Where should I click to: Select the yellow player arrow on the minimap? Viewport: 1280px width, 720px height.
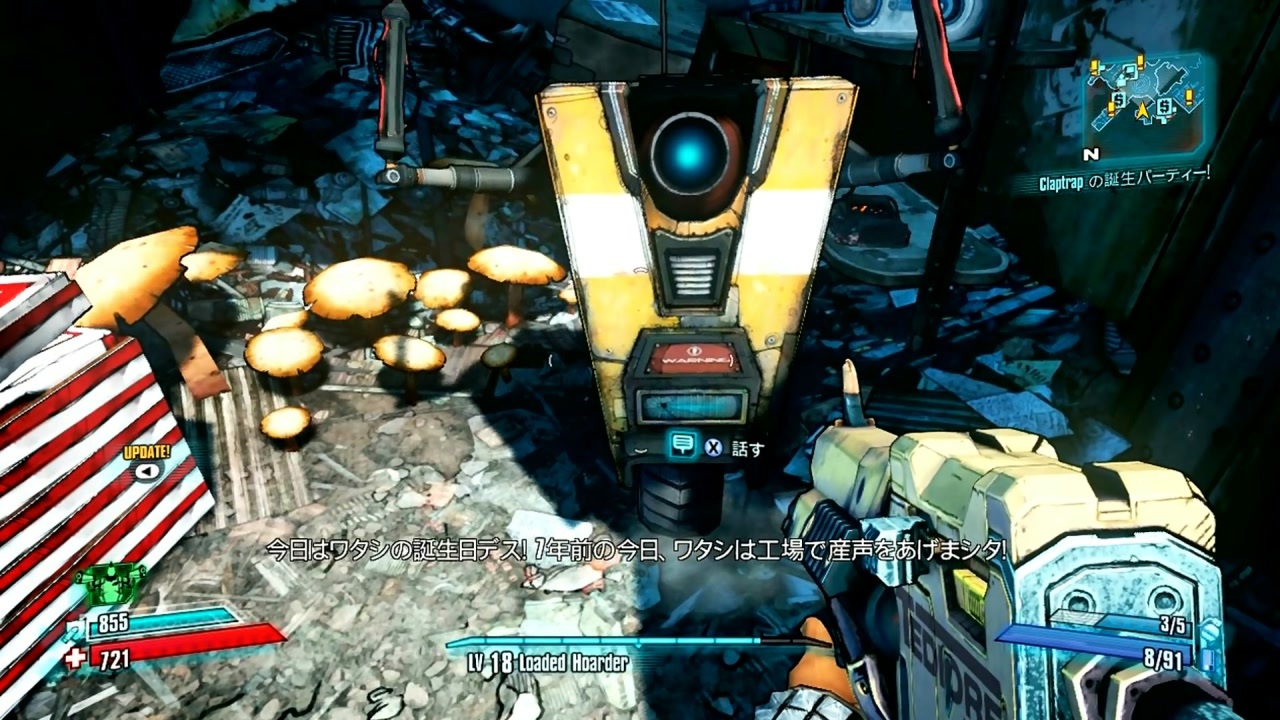pos(1143,110)
